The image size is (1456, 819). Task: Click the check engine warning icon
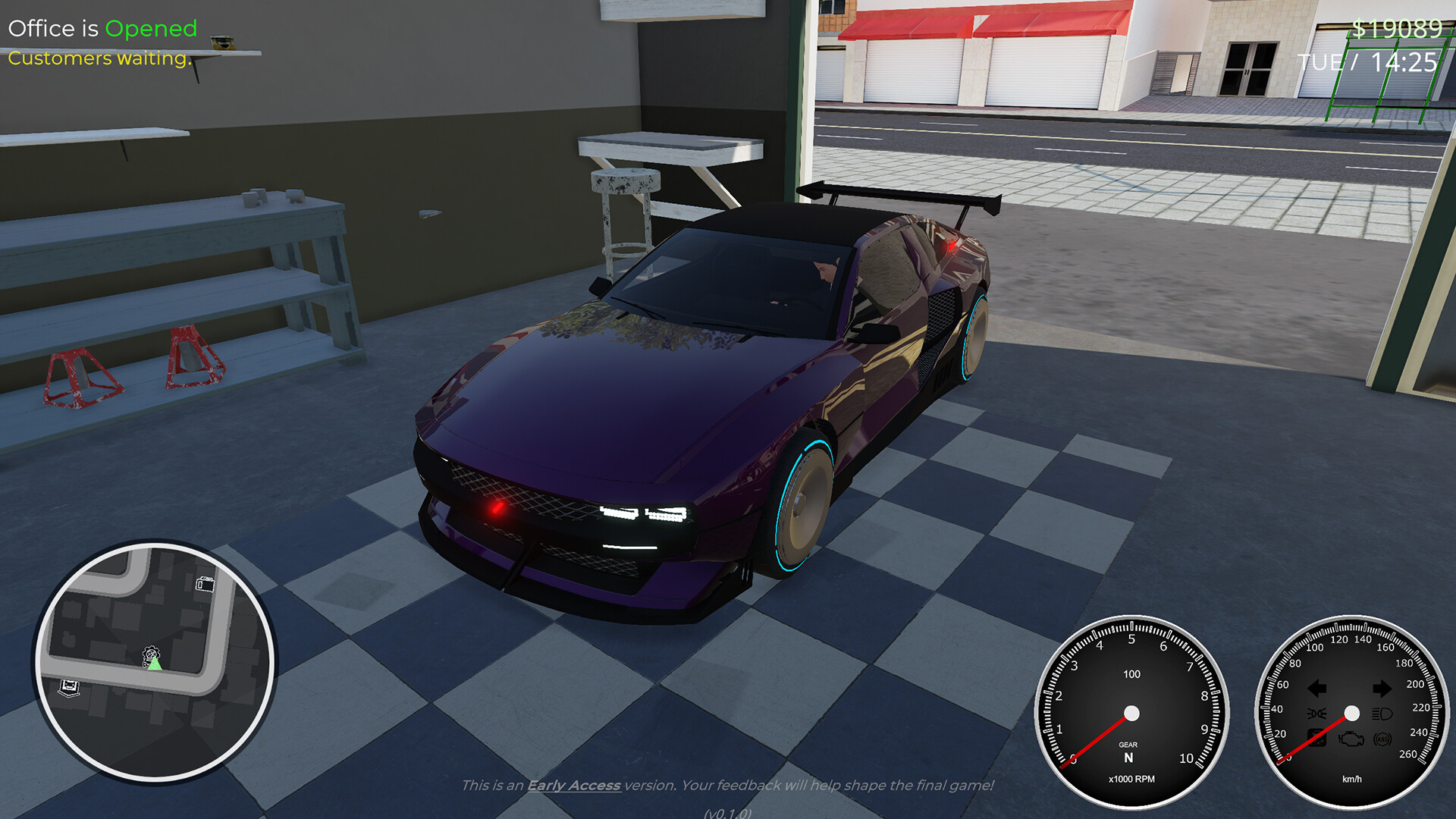click(x=1351, y=739)
